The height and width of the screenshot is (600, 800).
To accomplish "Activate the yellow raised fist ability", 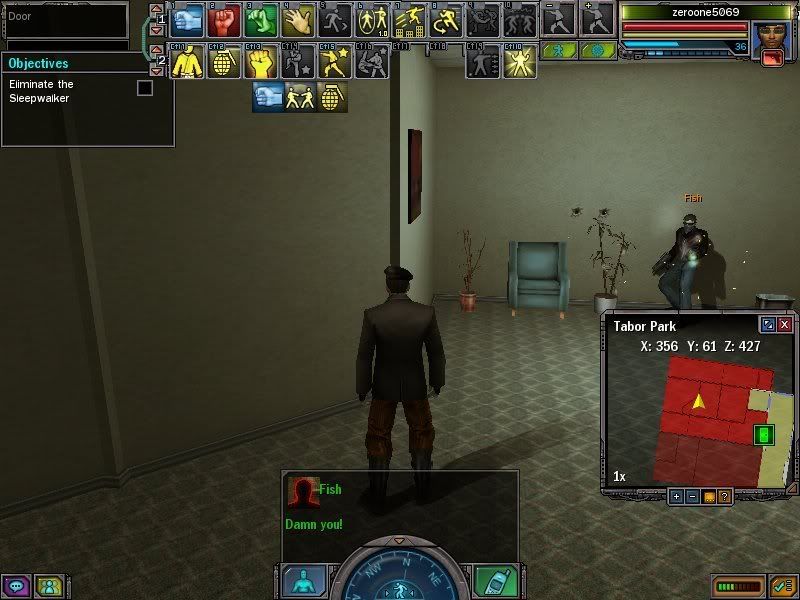I will (260, 62).
